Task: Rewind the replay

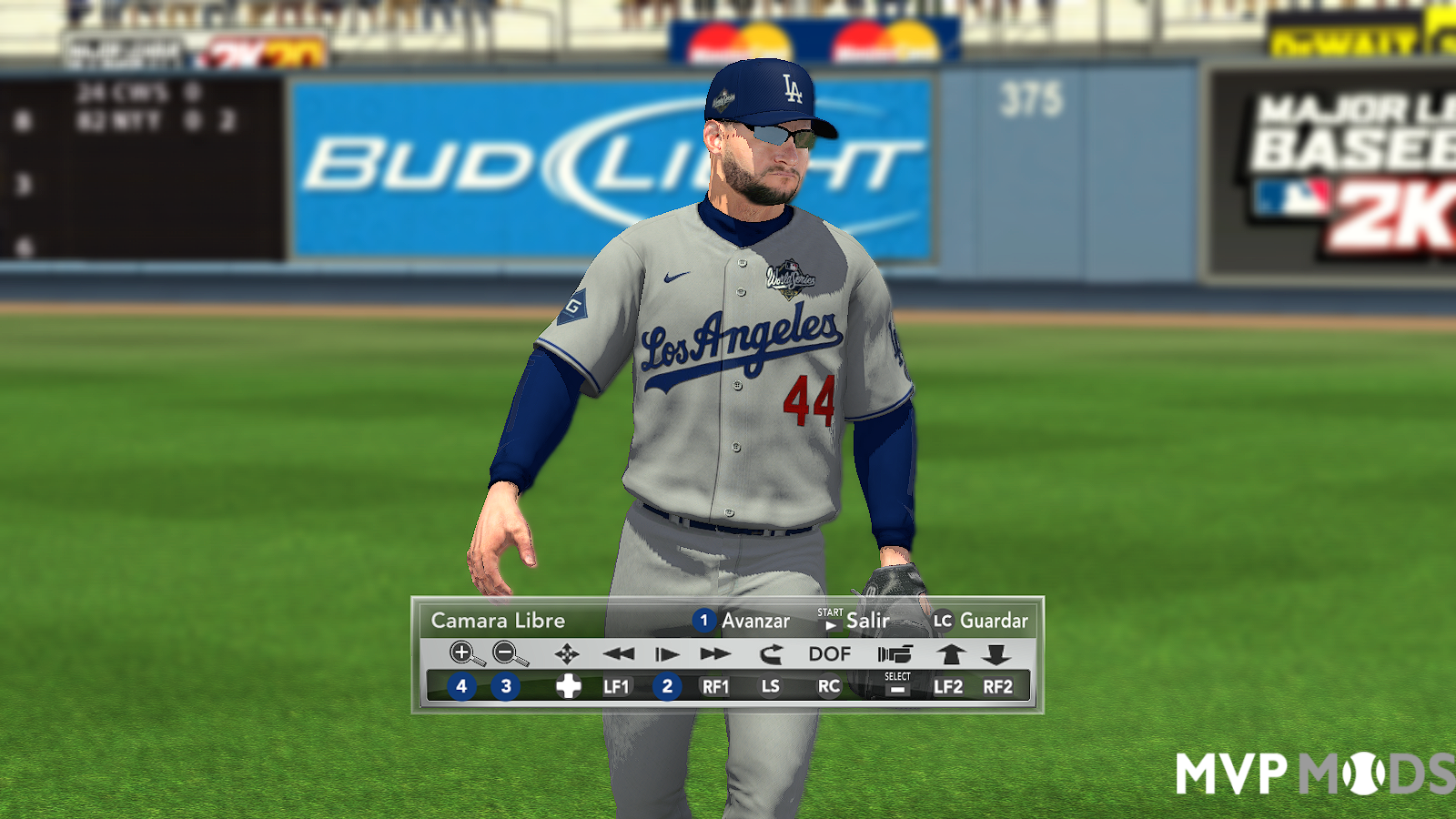Action: pos(619,653)
